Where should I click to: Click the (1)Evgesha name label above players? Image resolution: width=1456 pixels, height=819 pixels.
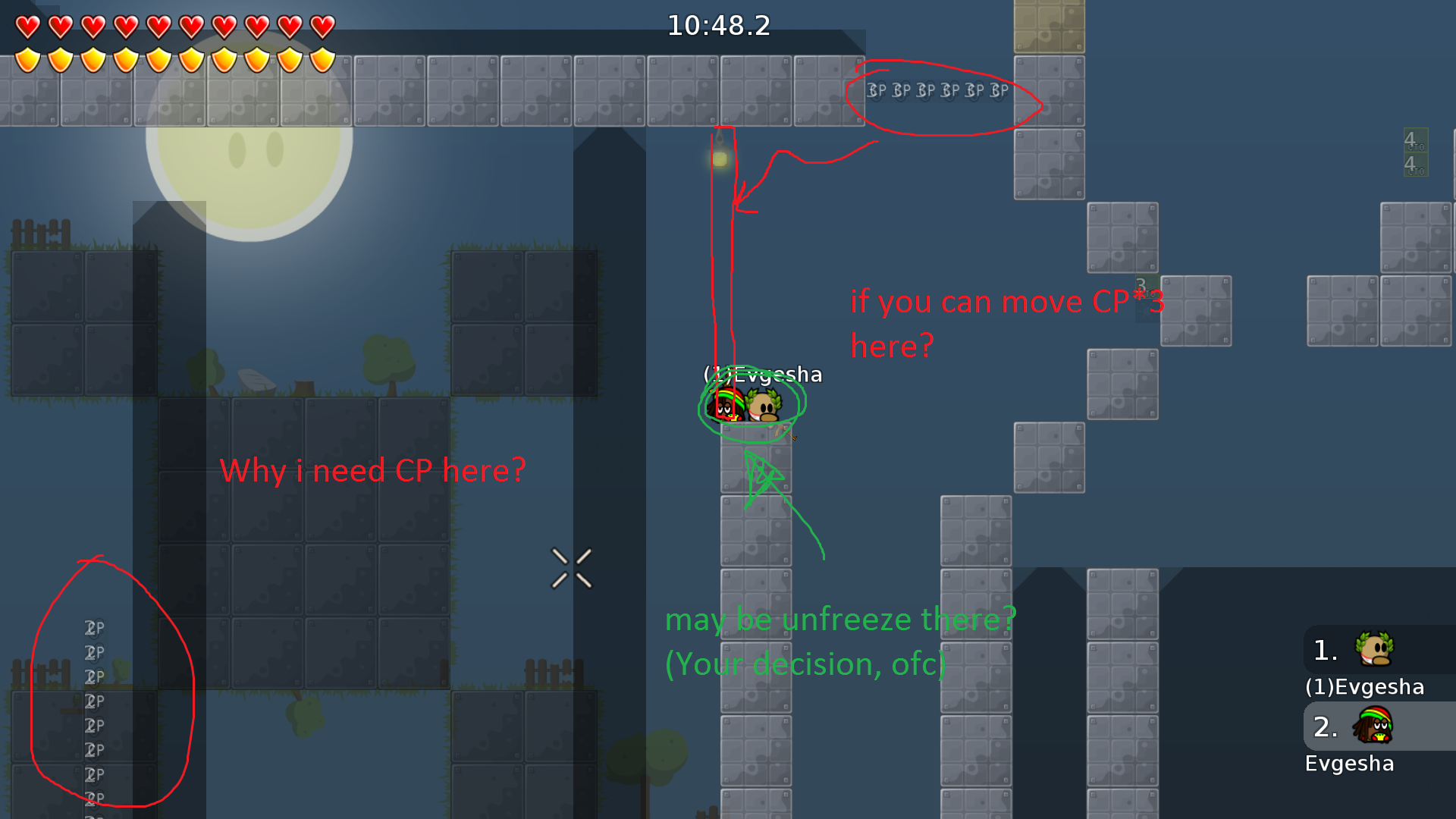(x=762, y=374)
